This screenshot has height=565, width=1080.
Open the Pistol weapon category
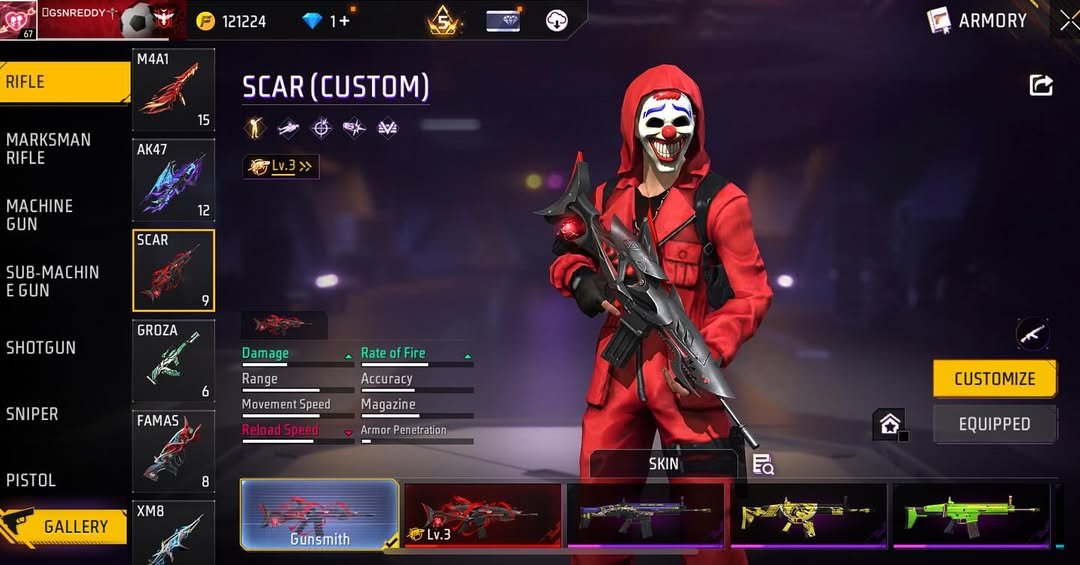point(31,480)
